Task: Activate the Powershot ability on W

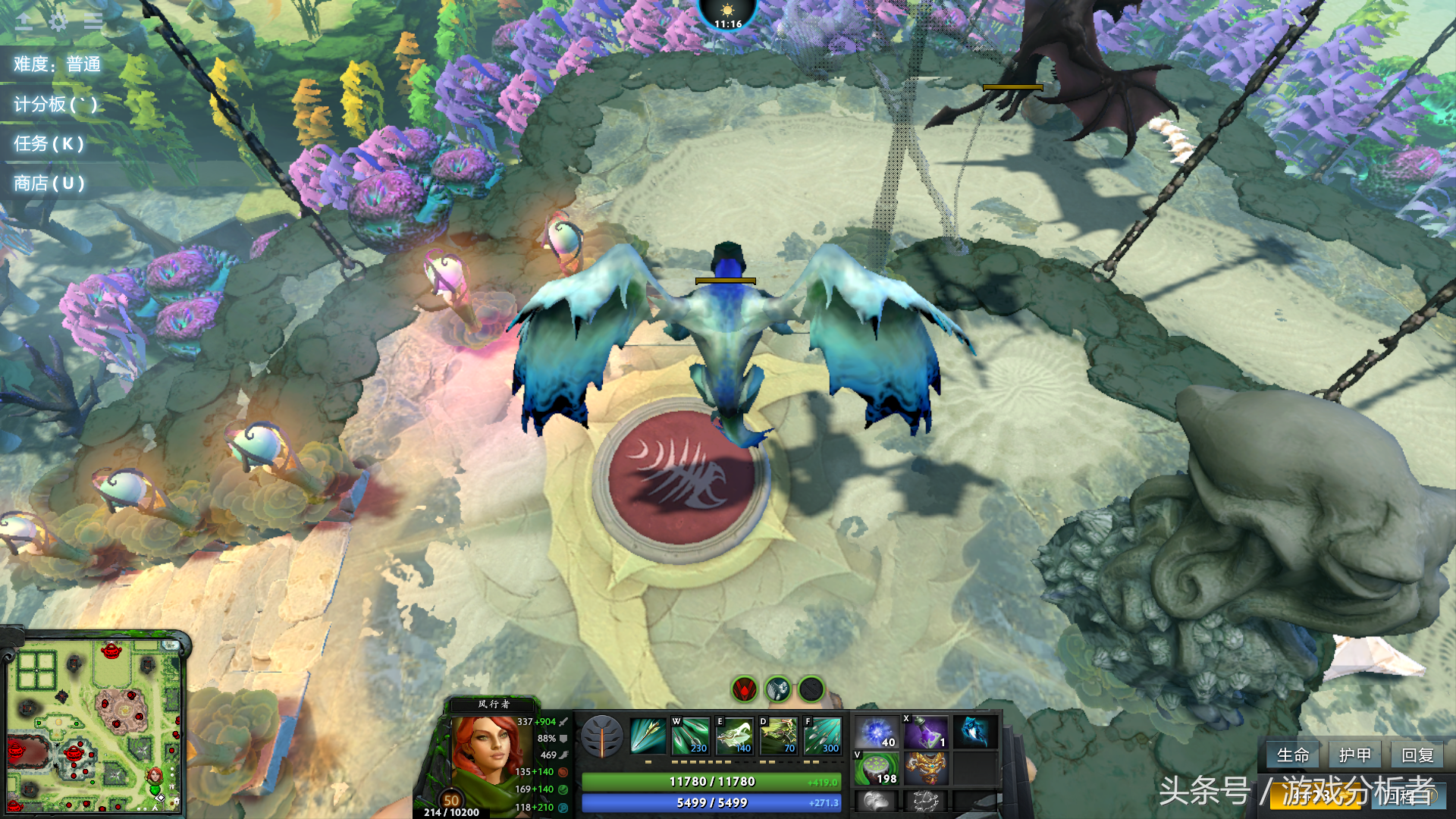Action: click(x=690, y=736)
